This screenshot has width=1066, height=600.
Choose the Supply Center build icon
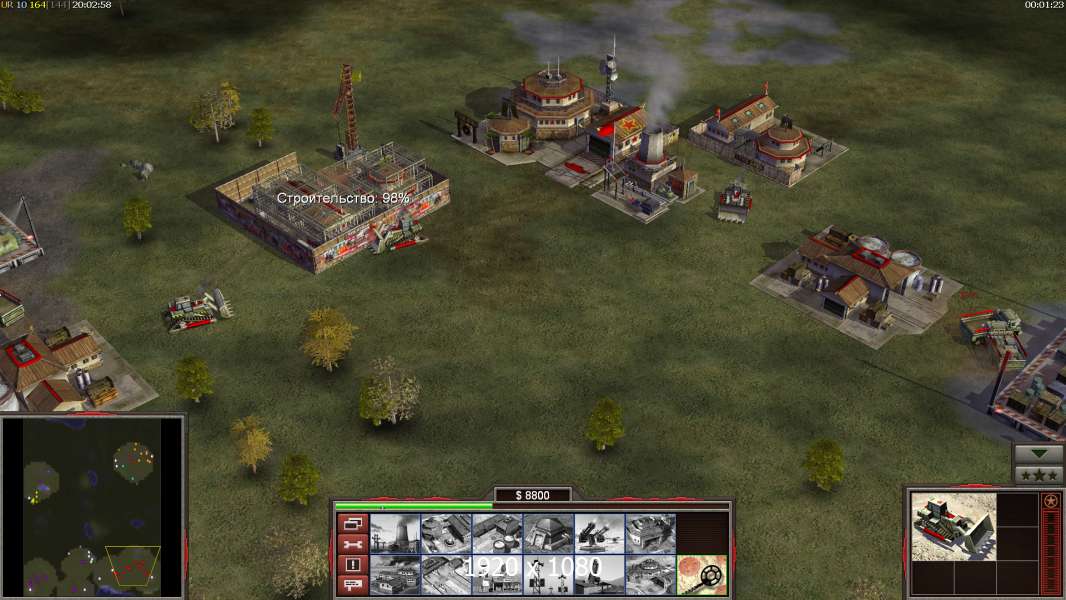(496, 533)
